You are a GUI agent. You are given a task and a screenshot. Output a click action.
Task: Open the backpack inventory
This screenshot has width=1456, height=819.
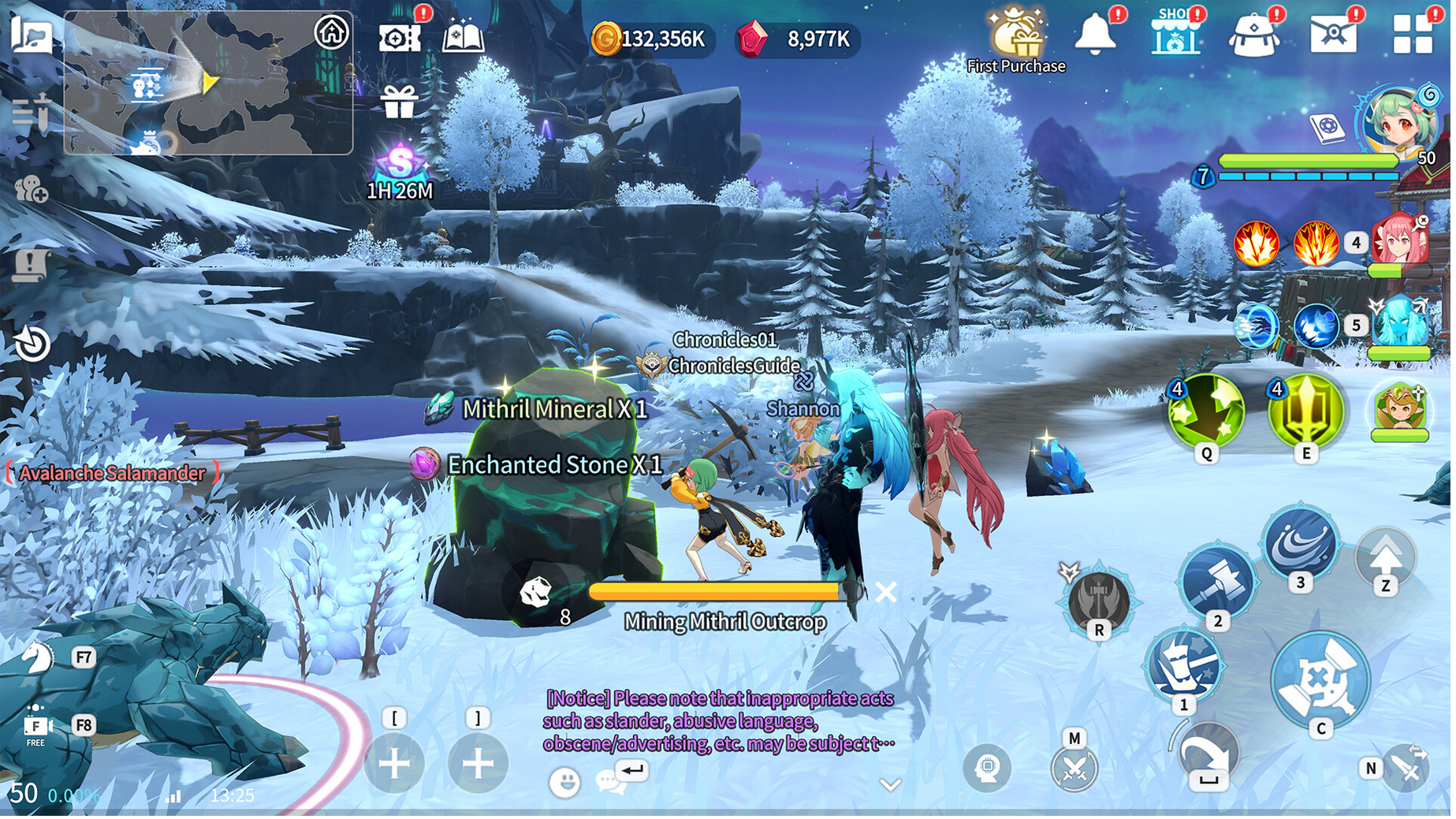point(1253,35)
